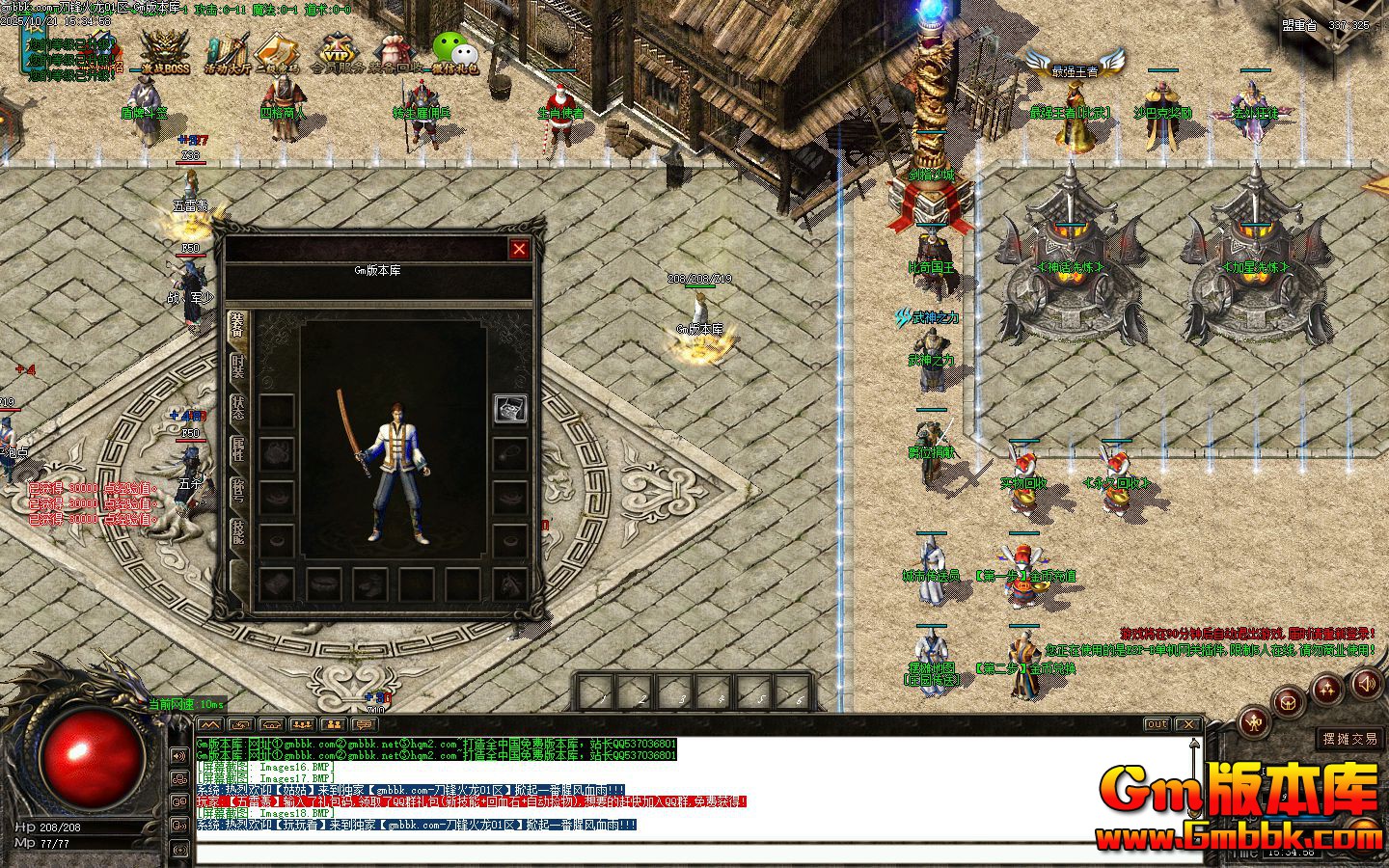Open the 状态 status tab
This screenshot has height=868, width=1389.
click(238, 409)
